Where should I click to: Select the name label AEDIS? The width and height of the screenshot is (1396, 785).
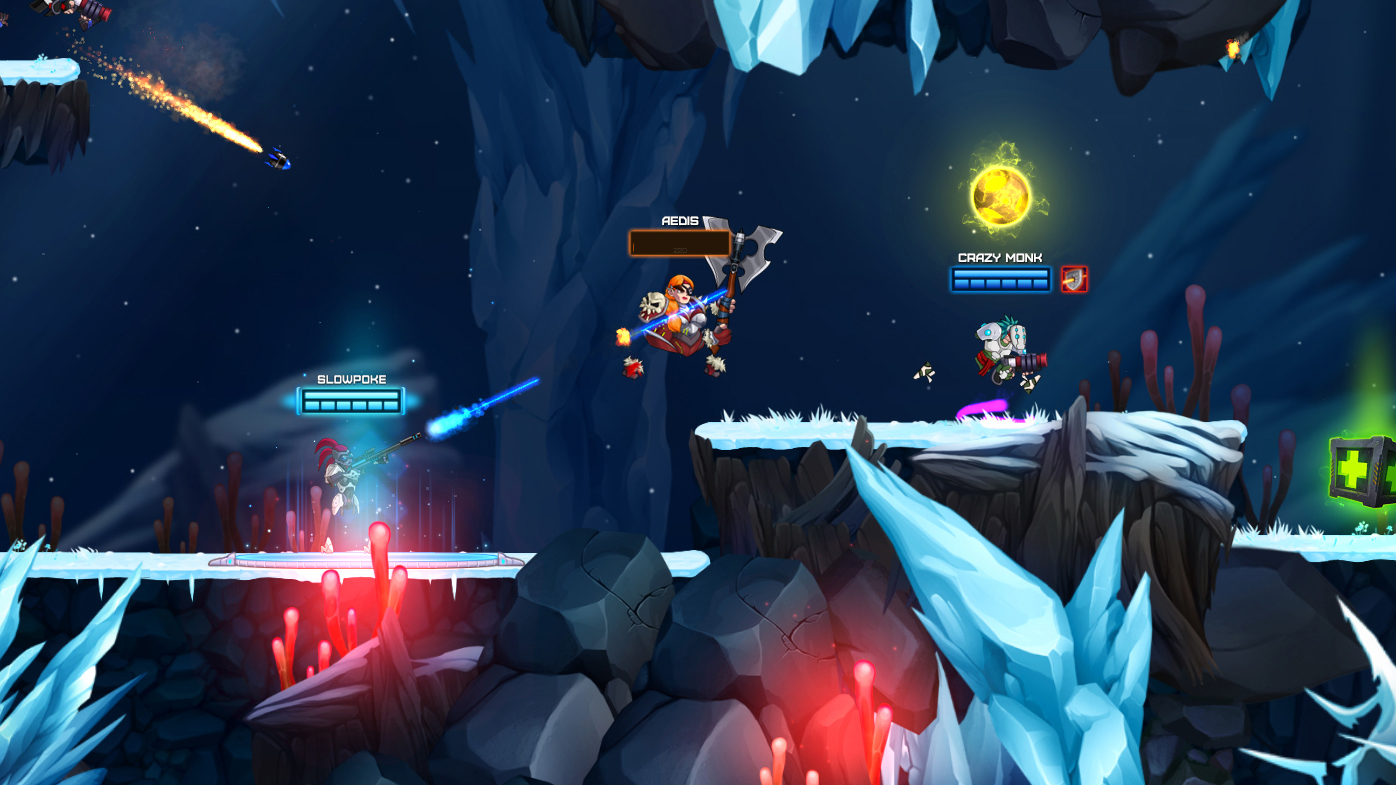[679, 219]
